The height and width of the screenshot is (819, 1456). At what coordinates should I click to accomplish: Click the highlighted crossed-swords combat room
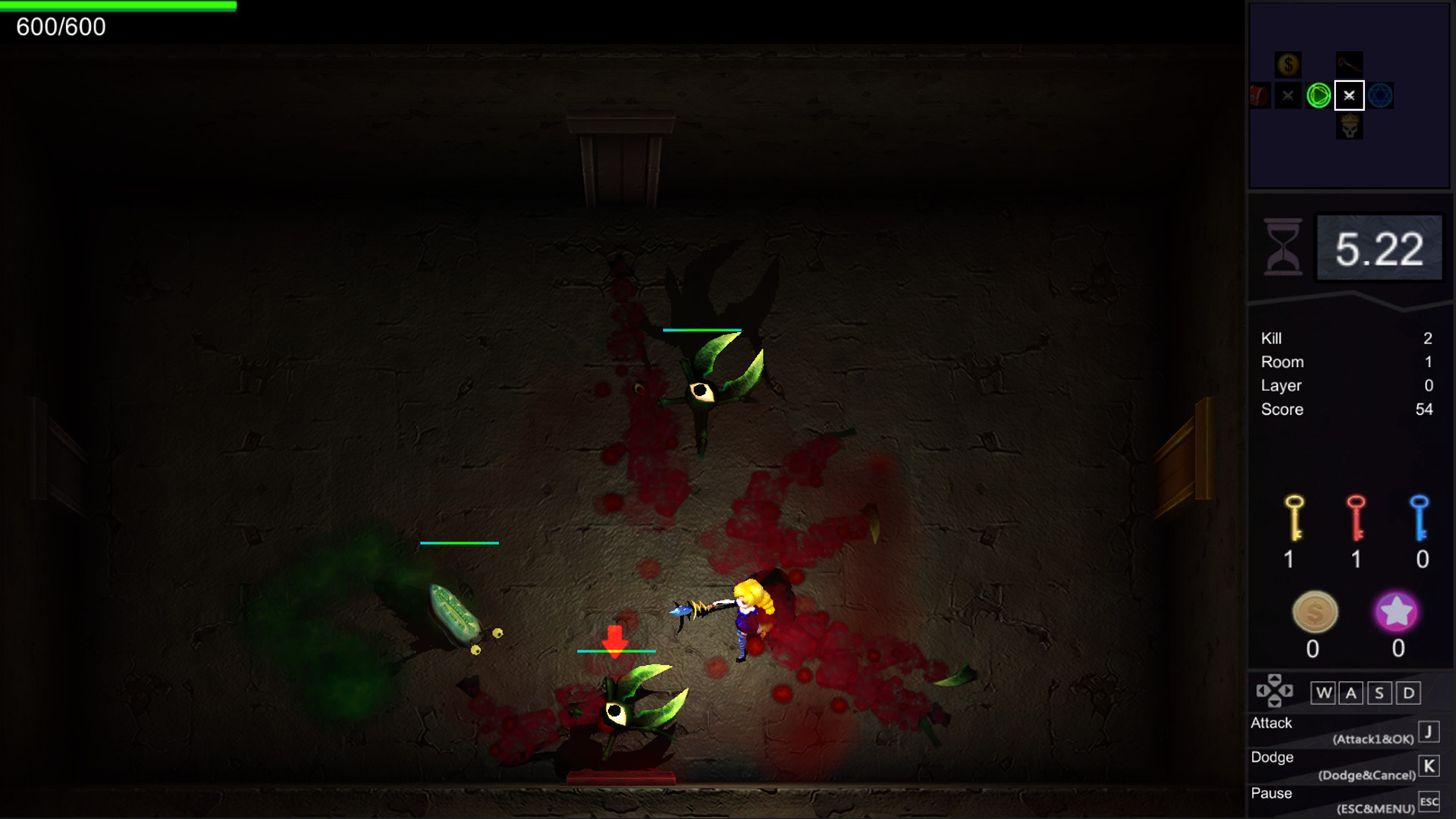1349,95
